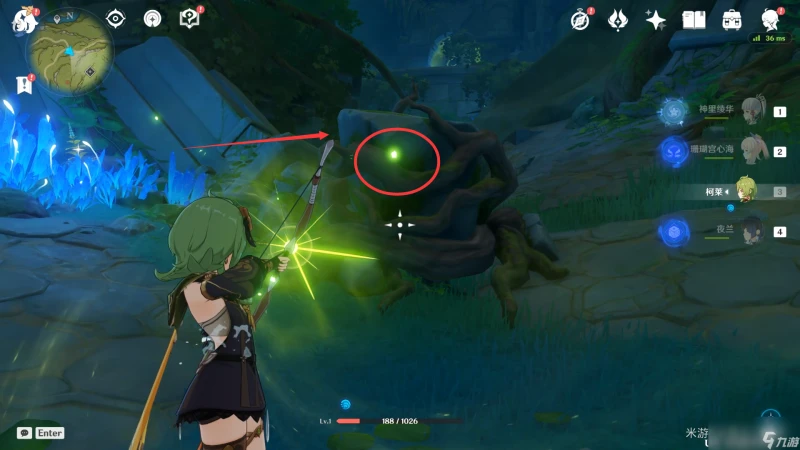Open the battle pass winged icon

618,20
